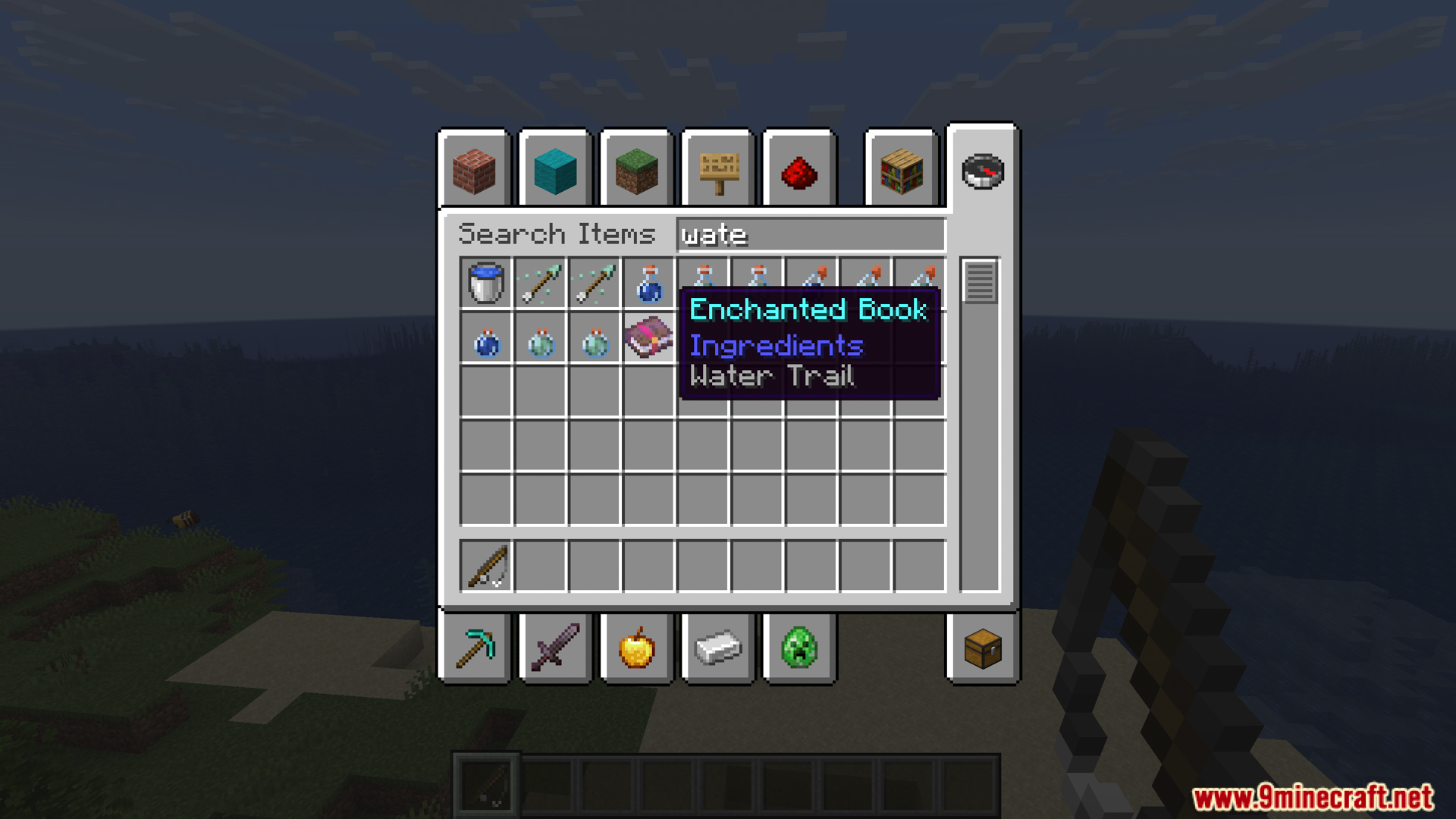Select the sign Functional tab
The width and height of the screenshot is (1456, 819).
coord(717,171)
